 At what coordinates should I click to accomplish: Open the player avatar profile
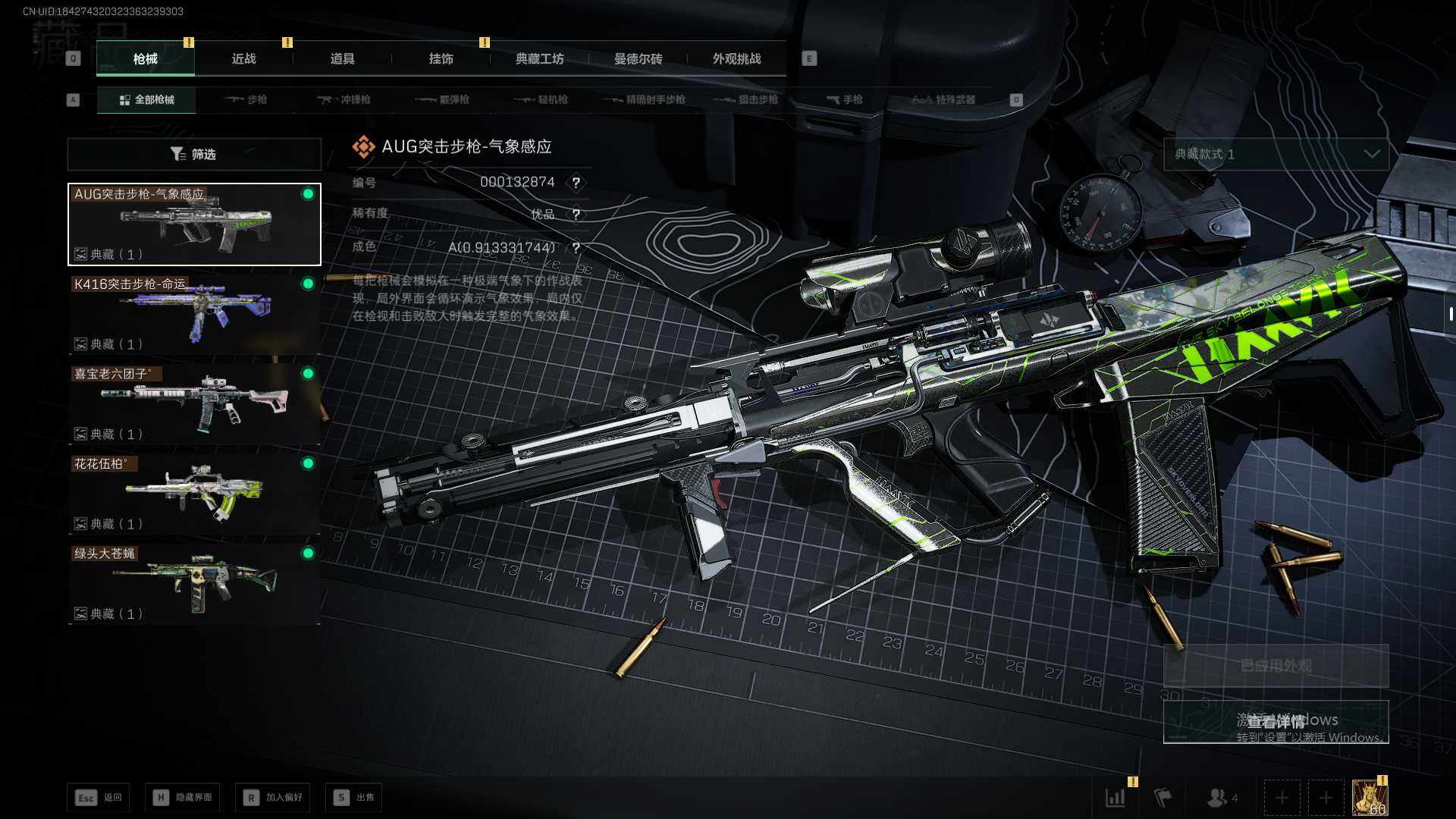click(x=1370, y=798)
